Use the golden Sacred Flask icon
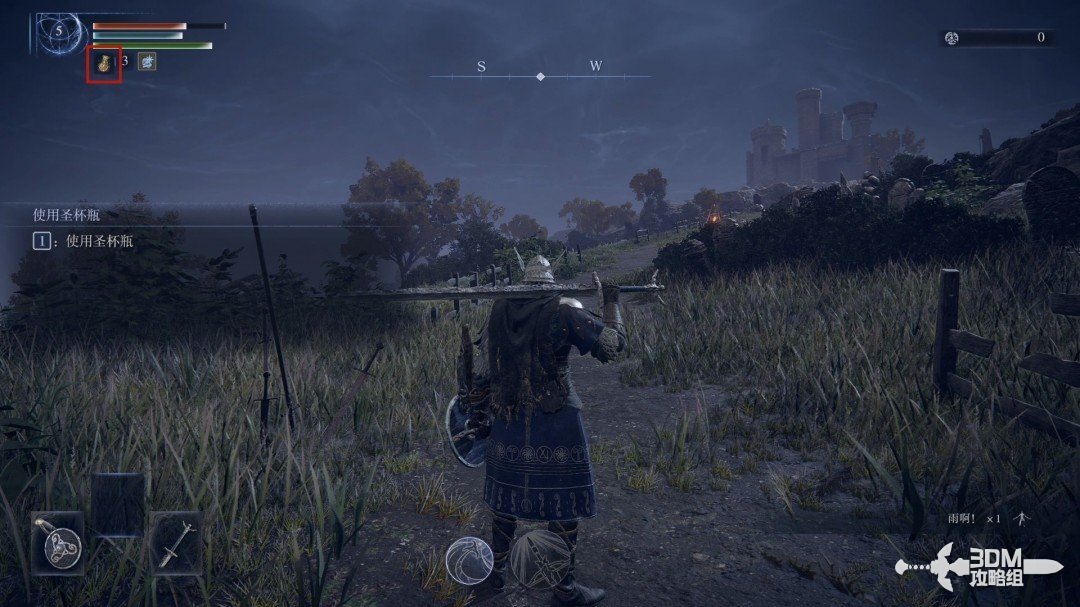The height and width of the screenshot is (607, 1080). coord(104,63)
